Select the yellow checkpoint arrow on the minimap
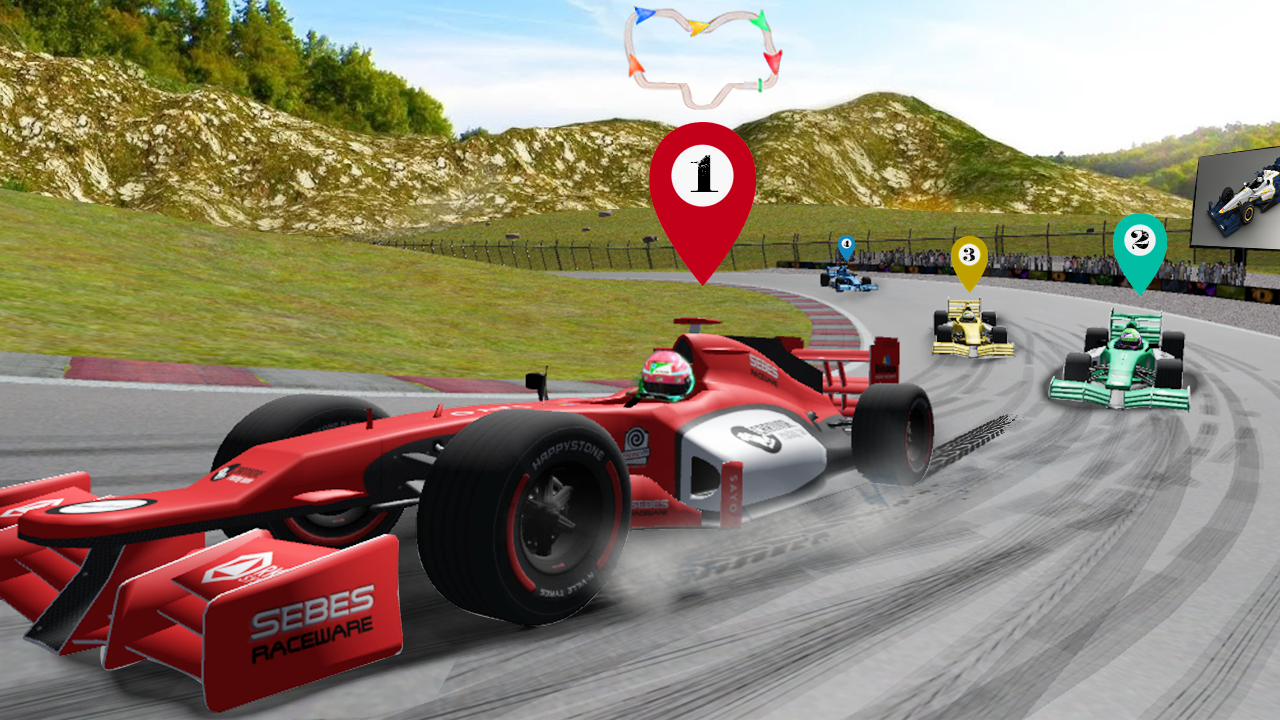 click(698, 26)
